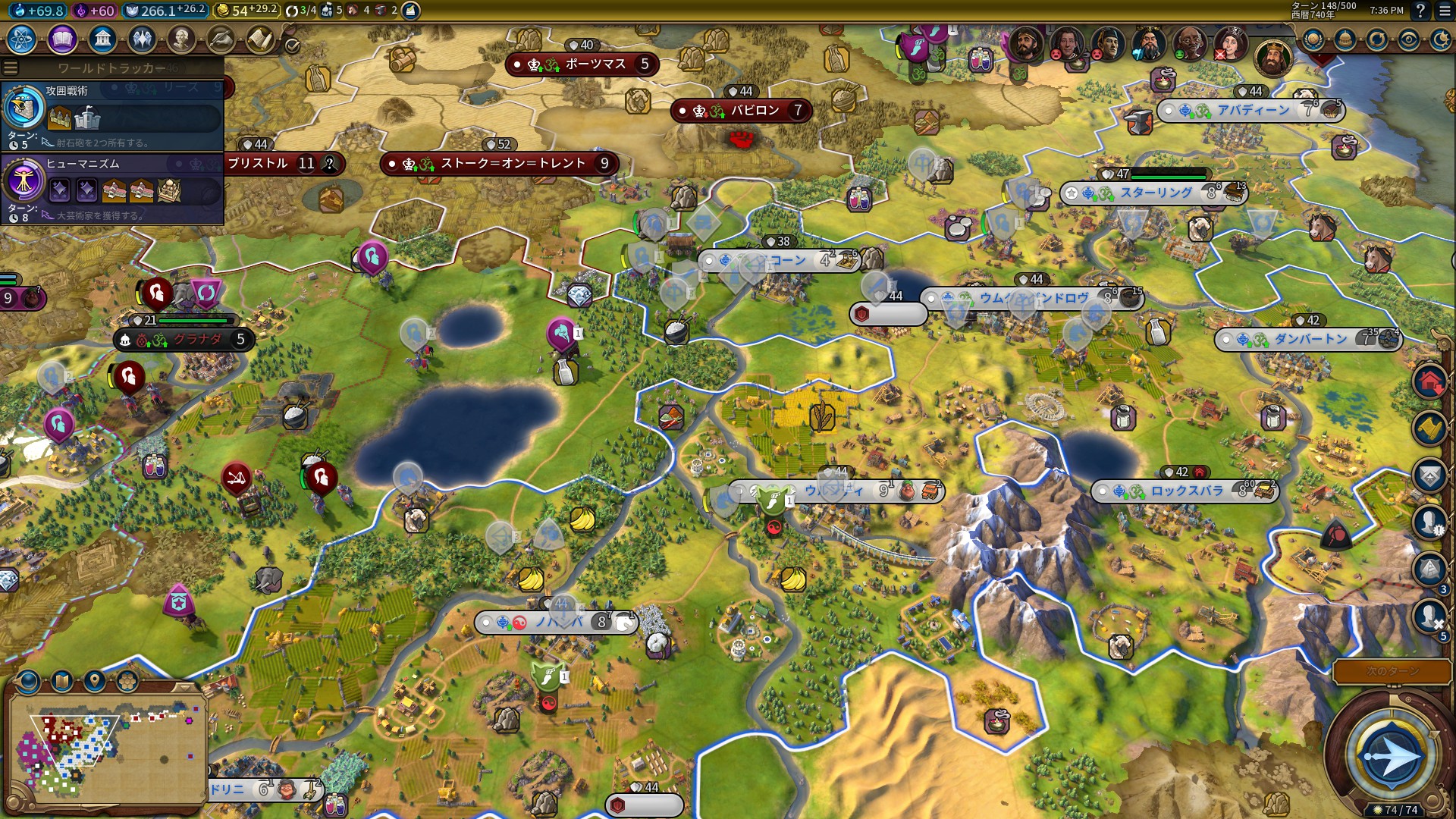
Task: Open the government building button
Action: click(102, 39)
